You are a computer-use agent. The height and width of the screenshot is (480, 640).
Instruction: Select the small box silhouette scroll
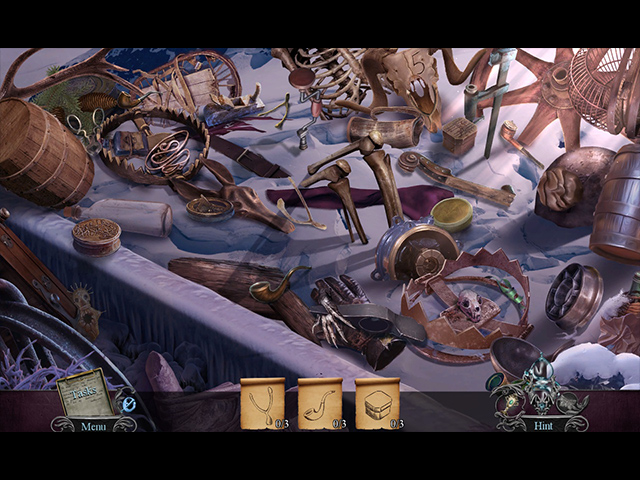click(x=377, y=403)
